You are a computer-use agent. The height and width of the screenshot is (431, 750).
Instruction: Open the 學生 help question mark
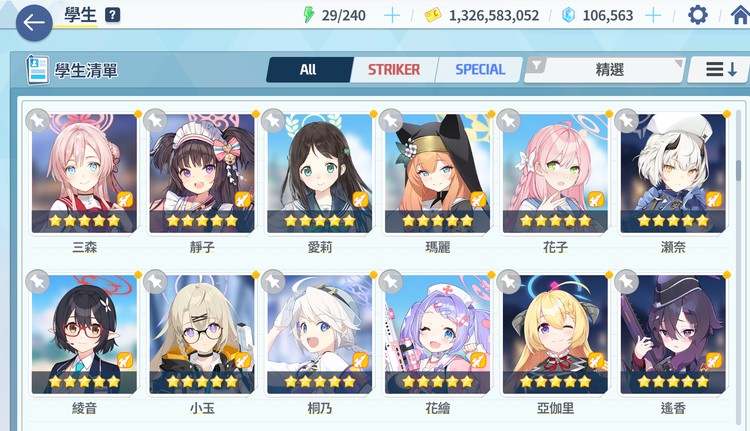click(x=113, y=15)
